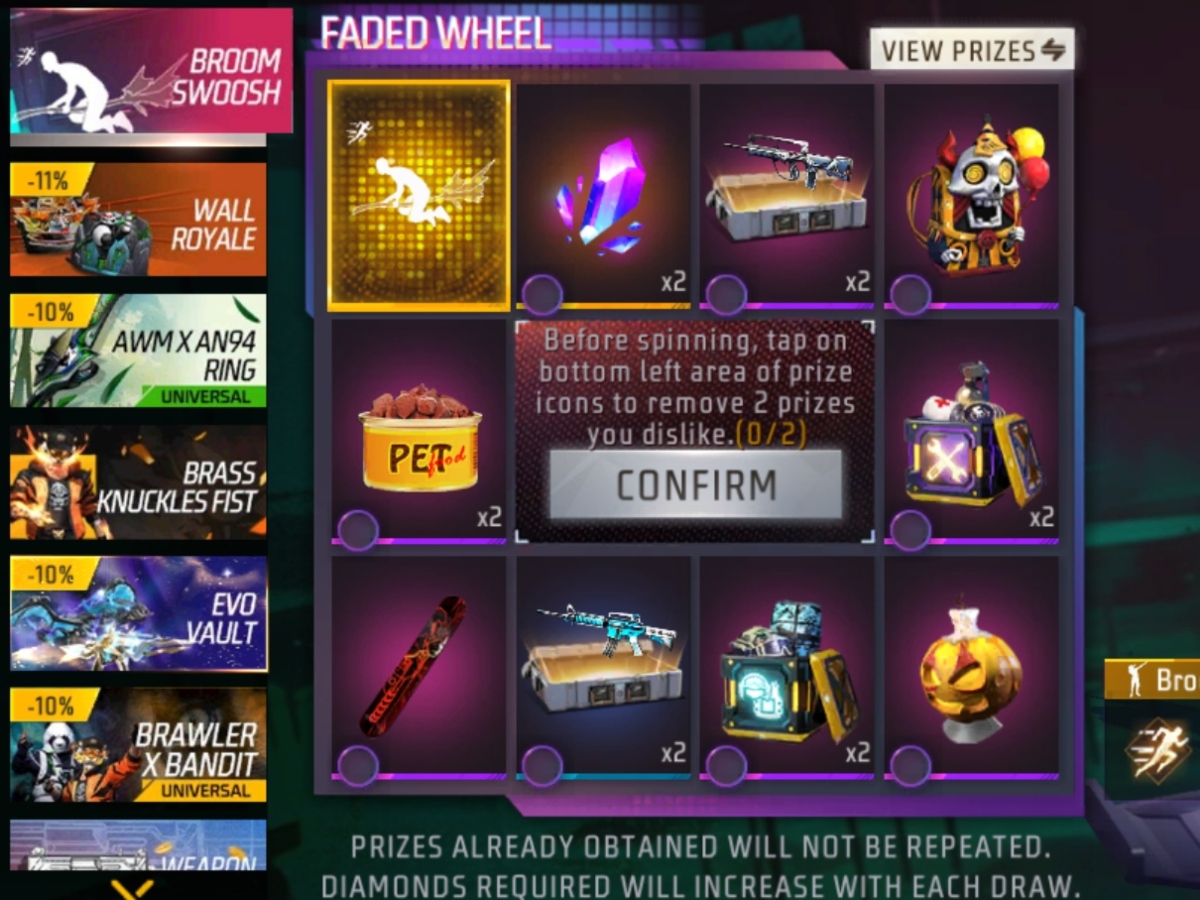Screen dimensions: 1200x900
Task: Pick the purple crystal prize tile
Action: coord(604,195)
